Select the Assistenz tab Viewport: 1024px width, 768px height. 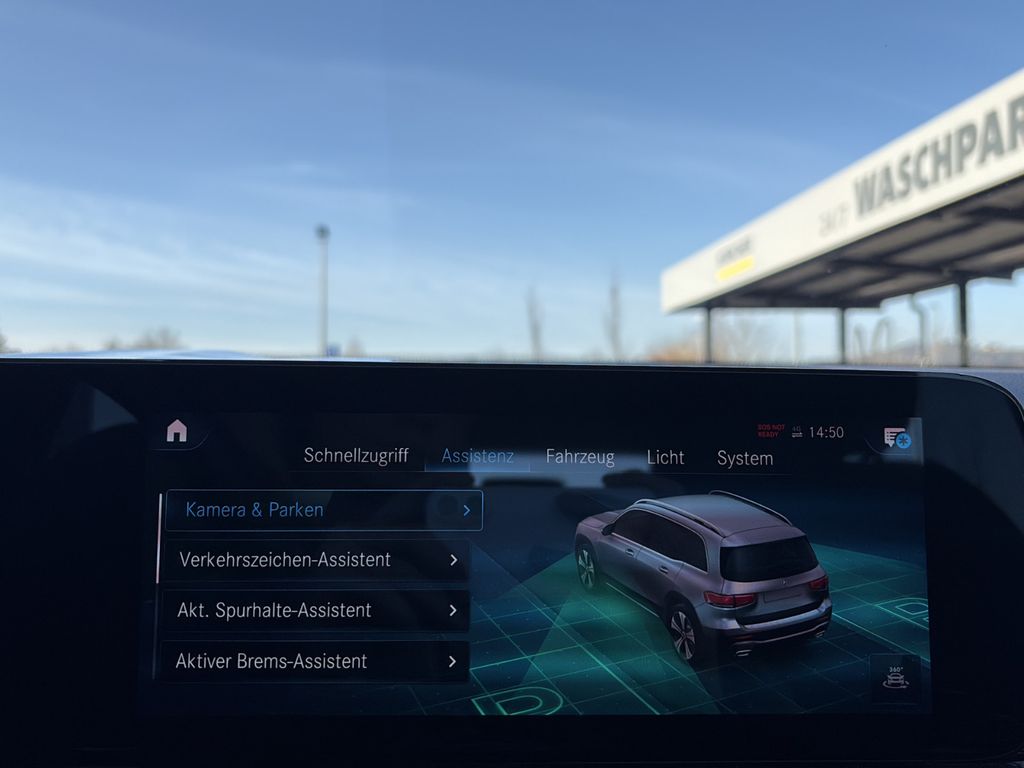(478, 456)
